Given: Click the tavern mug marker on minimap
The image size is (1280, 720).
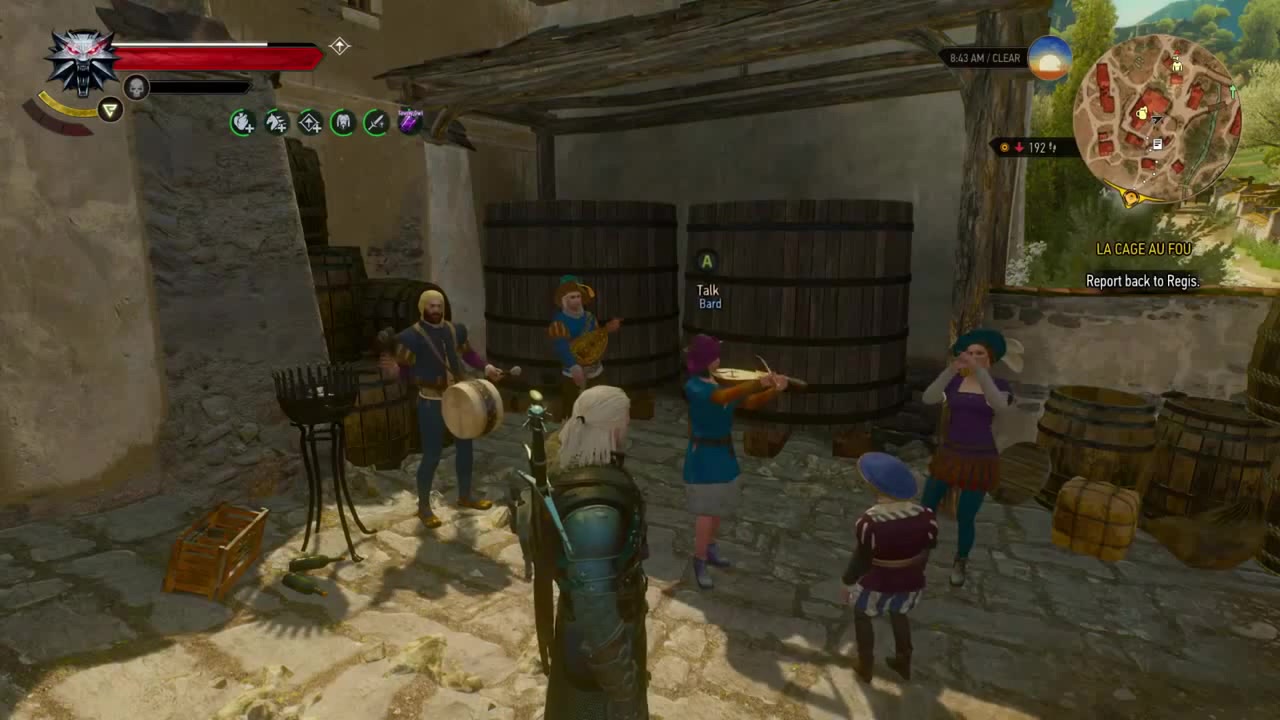Looking at the screenshot, I should tap(1141, 113).
